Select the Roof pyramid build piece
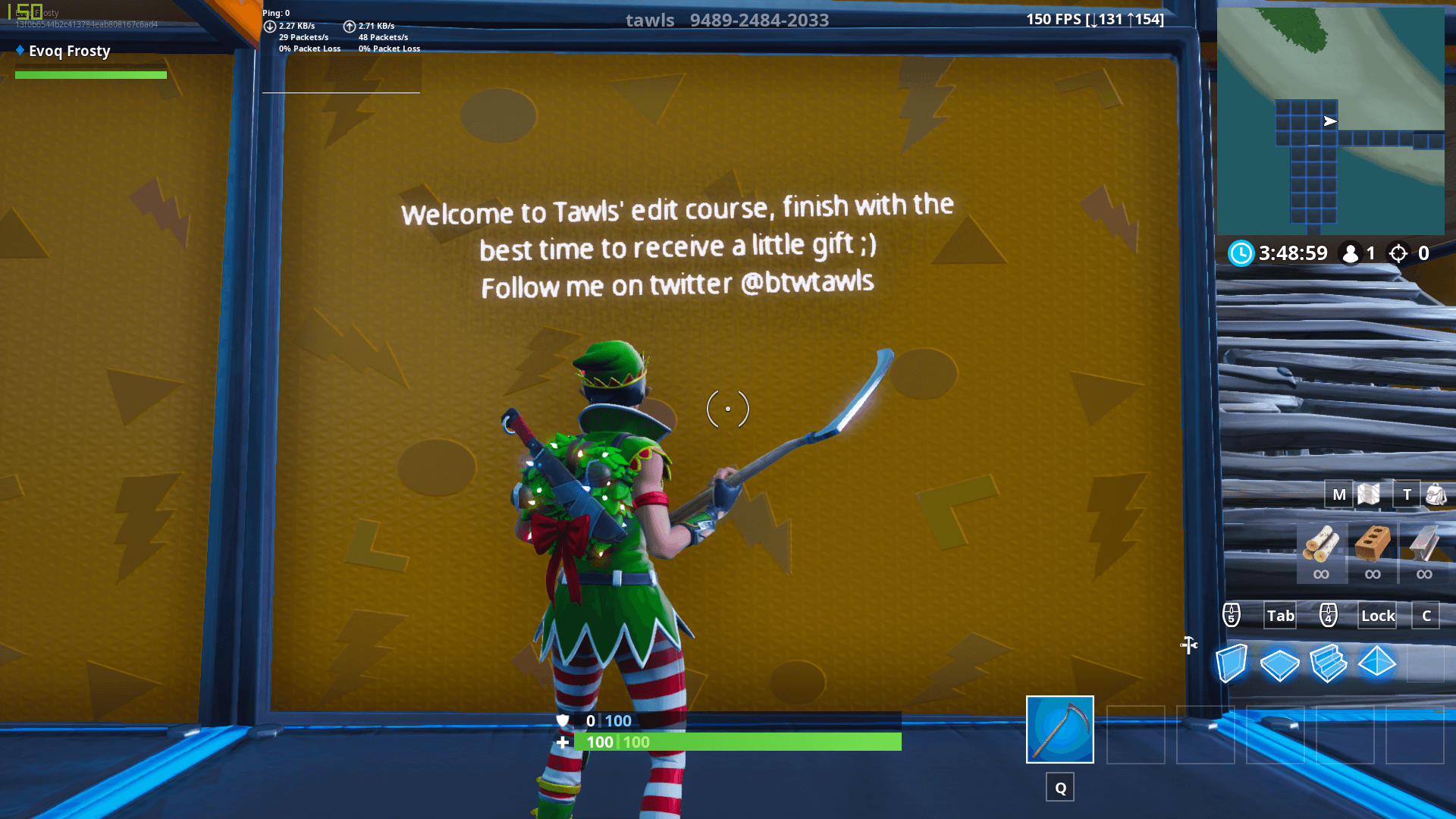1456x819 pixels. 1378,664
